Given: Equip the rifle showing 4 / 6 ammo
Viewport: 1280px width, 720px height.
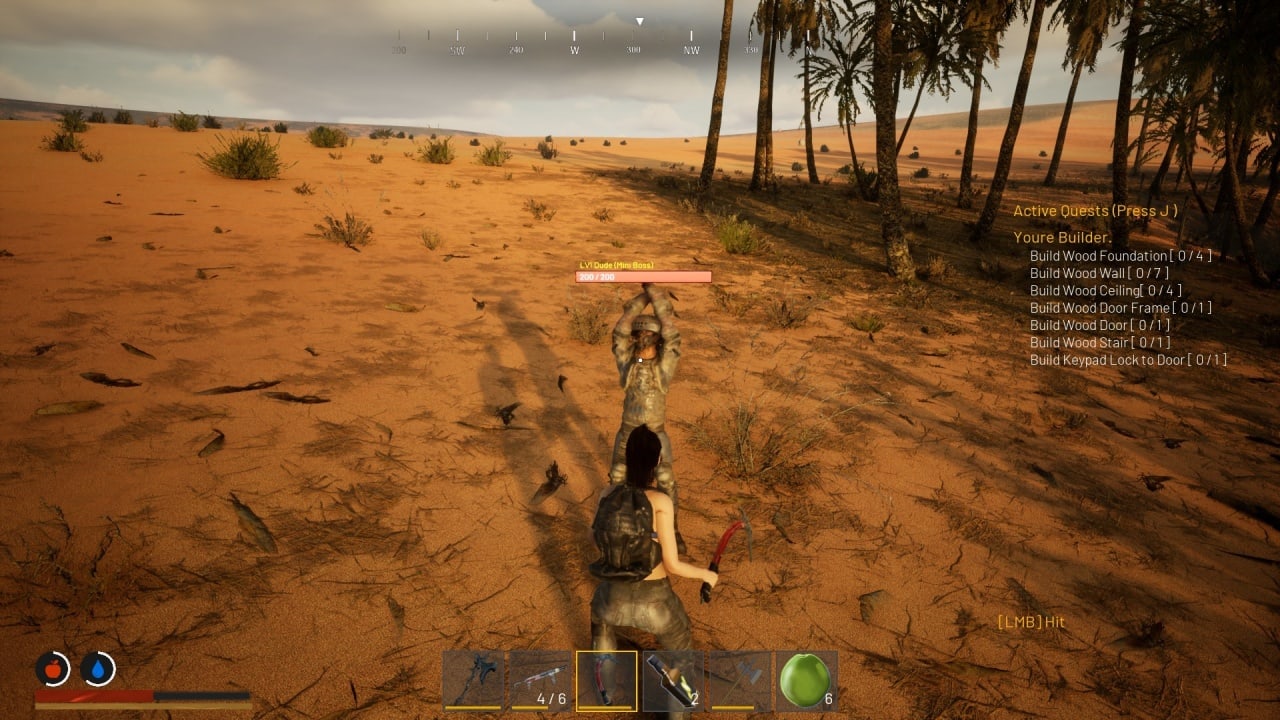Looking at the screenshot, I should coord(540,681).
